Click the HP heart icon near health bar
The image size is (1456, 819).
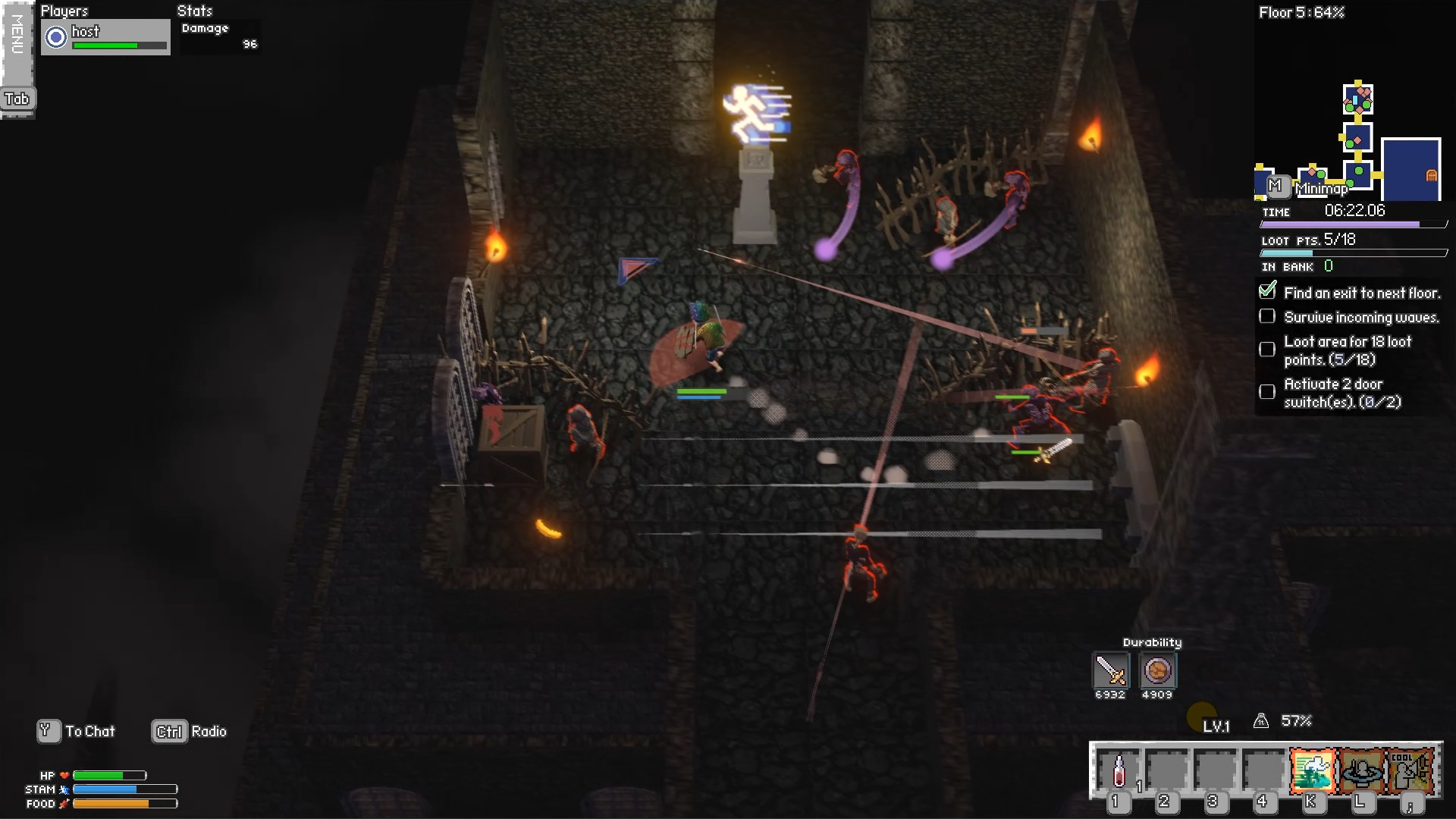(64, 775)
